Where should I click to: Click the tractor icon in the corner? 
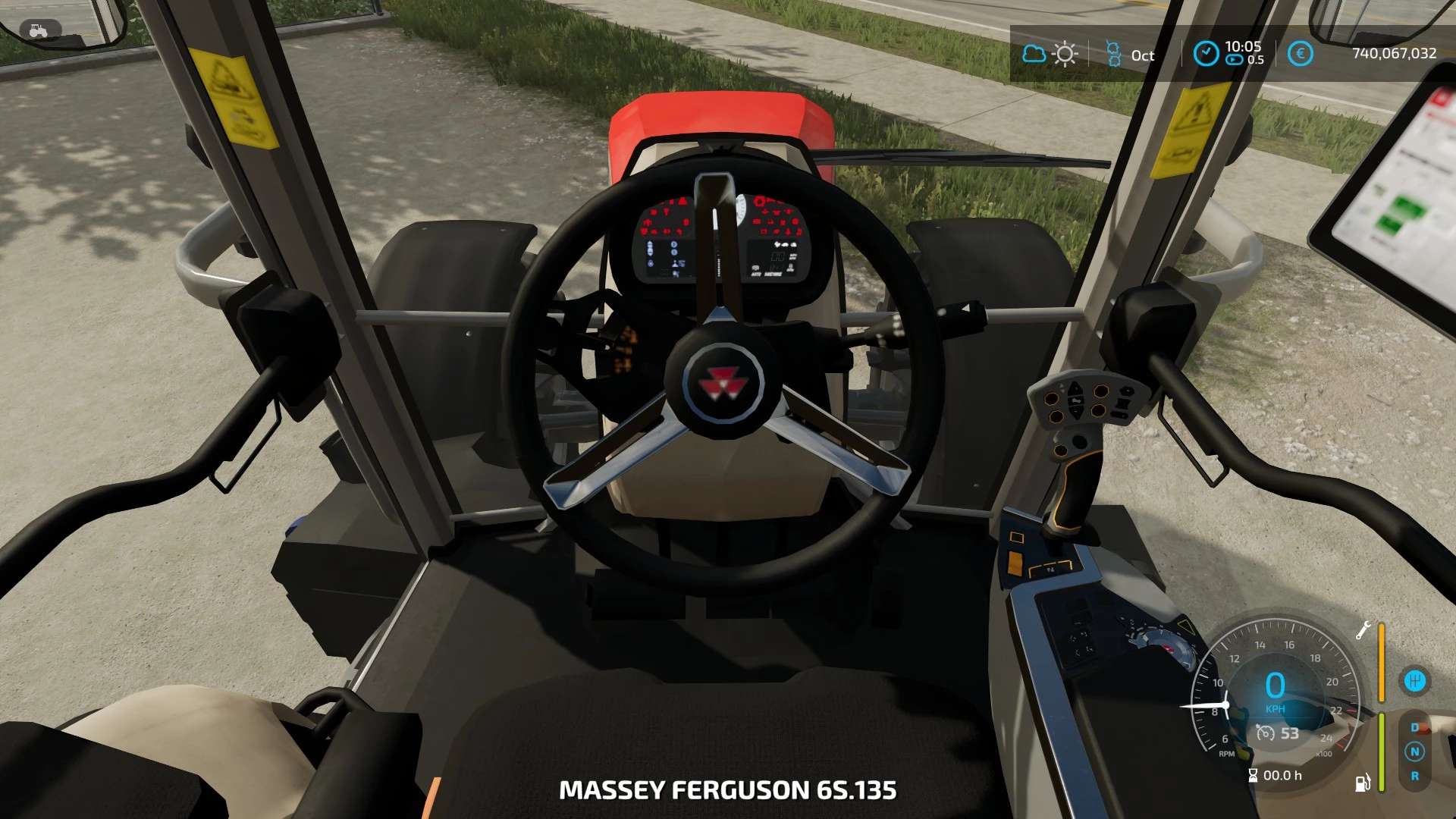pos(38,31)
